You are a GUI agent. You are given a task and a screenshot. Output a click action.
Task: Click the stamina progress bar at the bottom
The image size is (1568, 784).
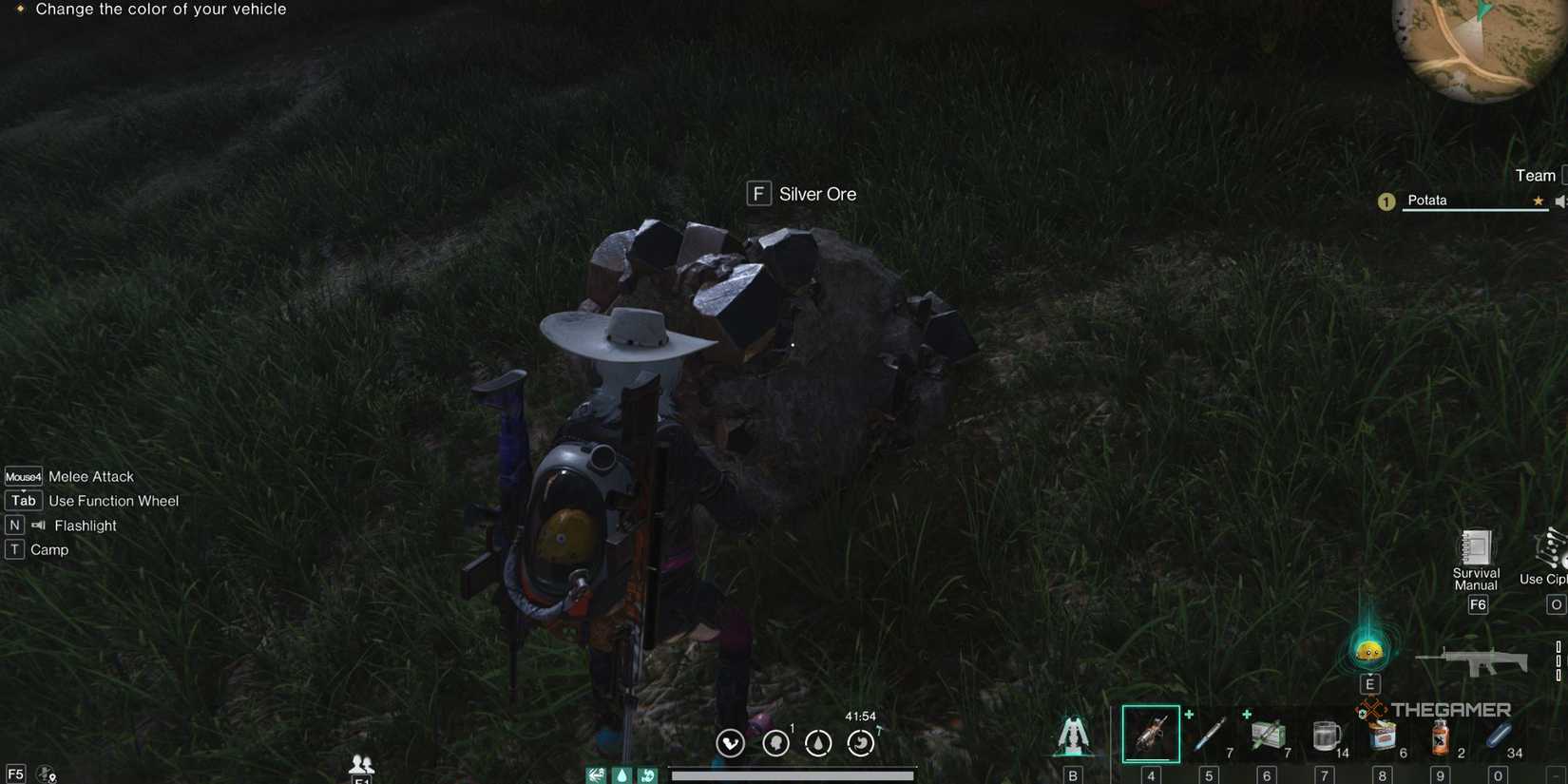tap(792, 774)
